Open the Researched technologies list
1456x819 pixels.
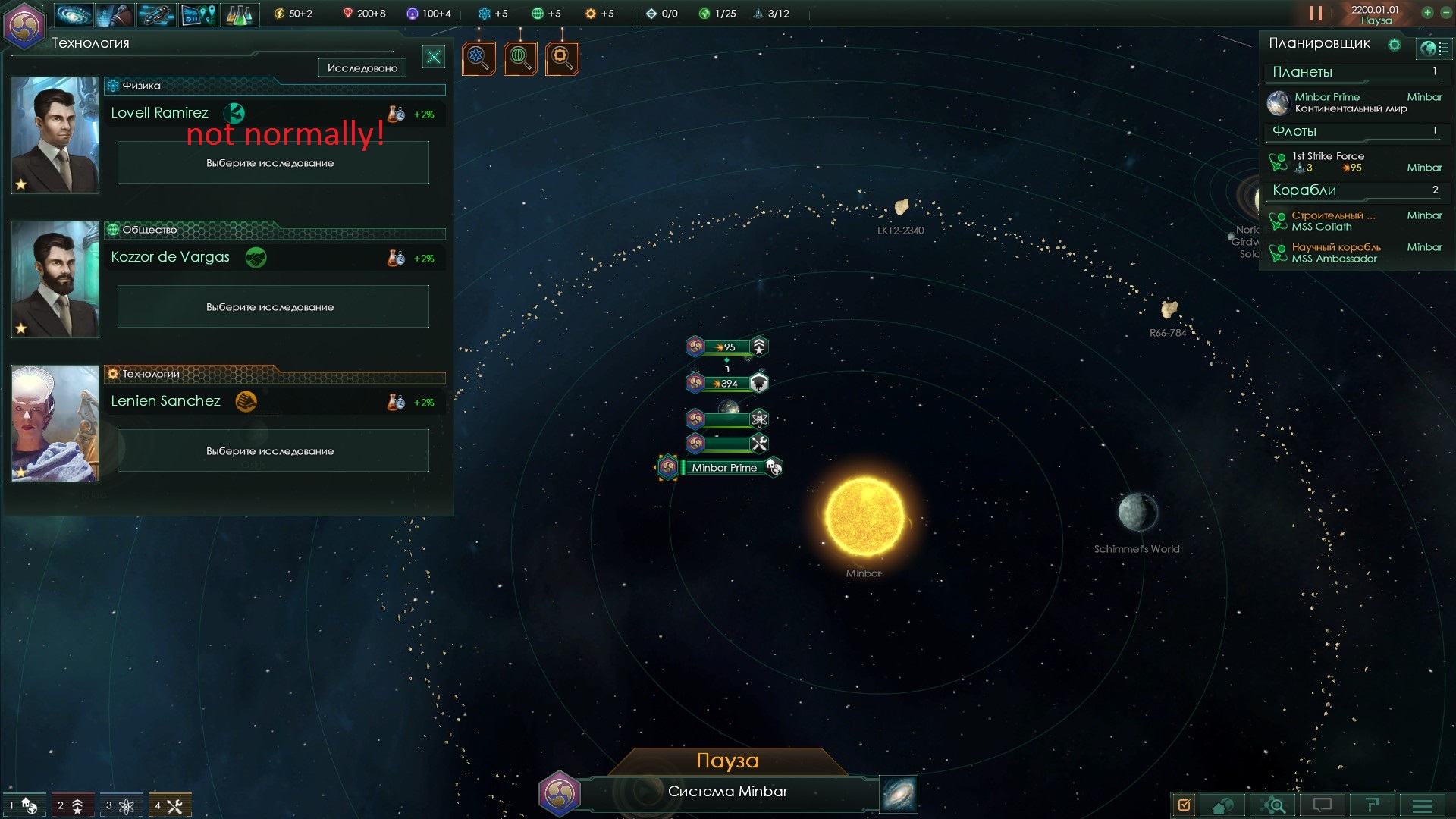coord(362,68)
